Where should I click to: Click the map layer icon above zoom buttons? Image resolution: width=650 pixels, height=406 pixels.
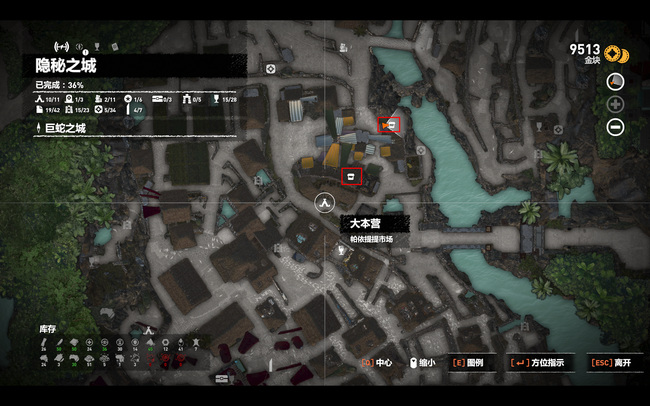coord(615,81)
